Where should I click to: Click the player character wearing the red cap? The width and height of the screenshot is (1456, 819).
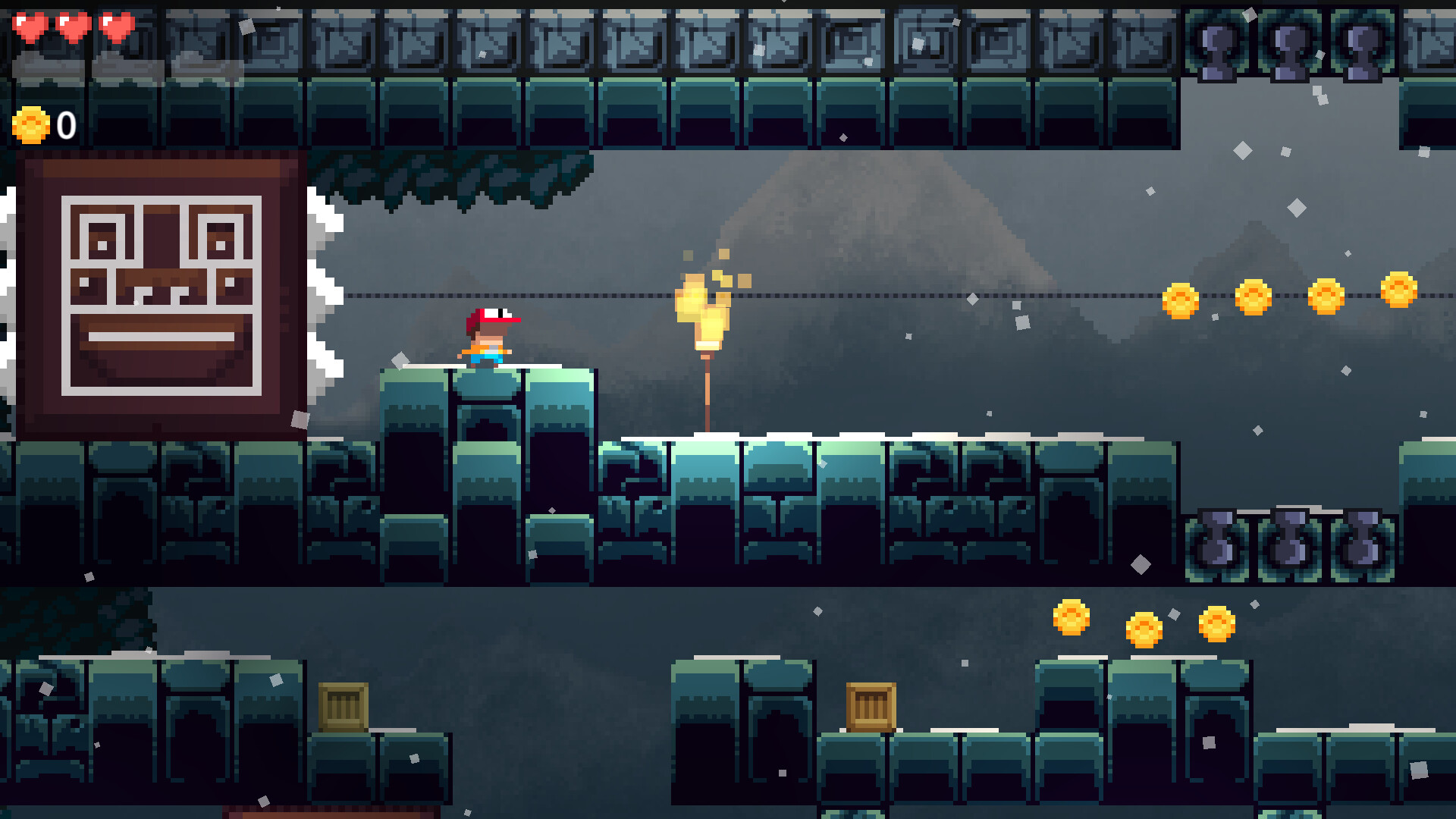489,337
